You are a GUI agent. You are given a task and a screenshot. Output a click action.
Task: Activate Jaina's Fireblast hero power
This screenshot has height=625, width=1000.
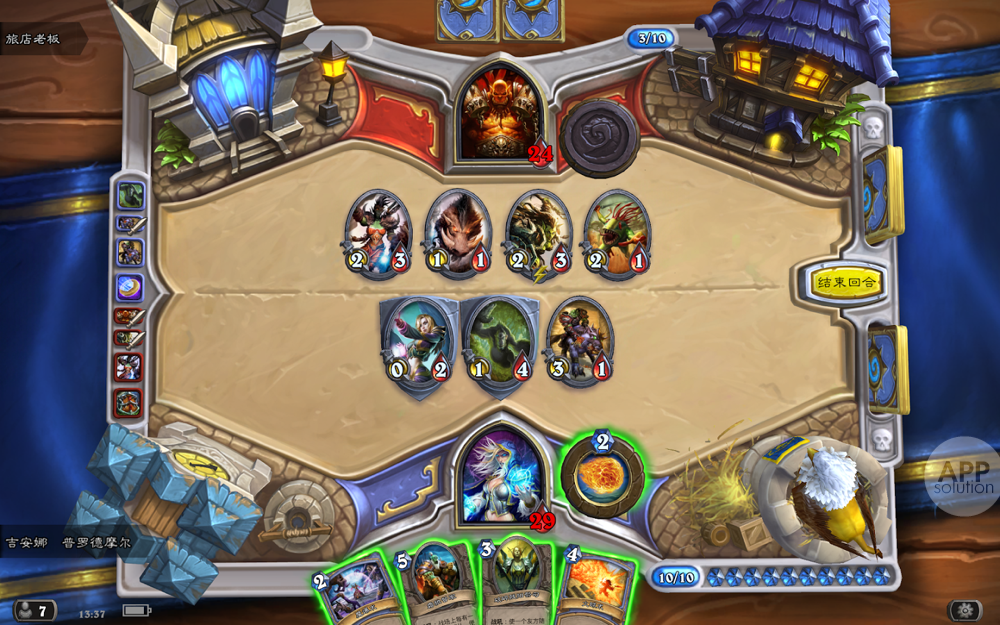[602, 475]
